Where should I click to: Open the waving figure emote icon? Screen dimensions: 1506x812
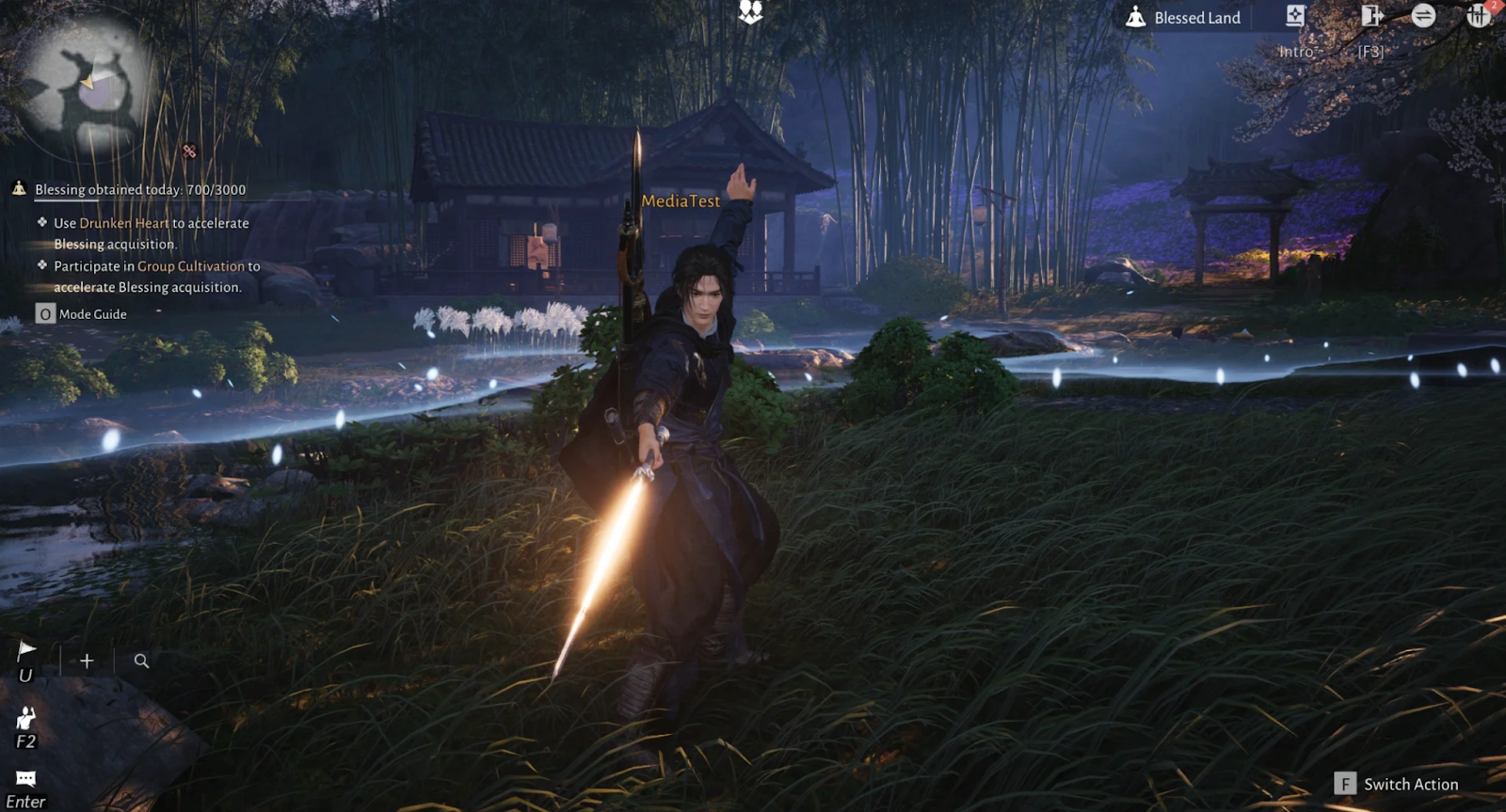coord(26,718)
